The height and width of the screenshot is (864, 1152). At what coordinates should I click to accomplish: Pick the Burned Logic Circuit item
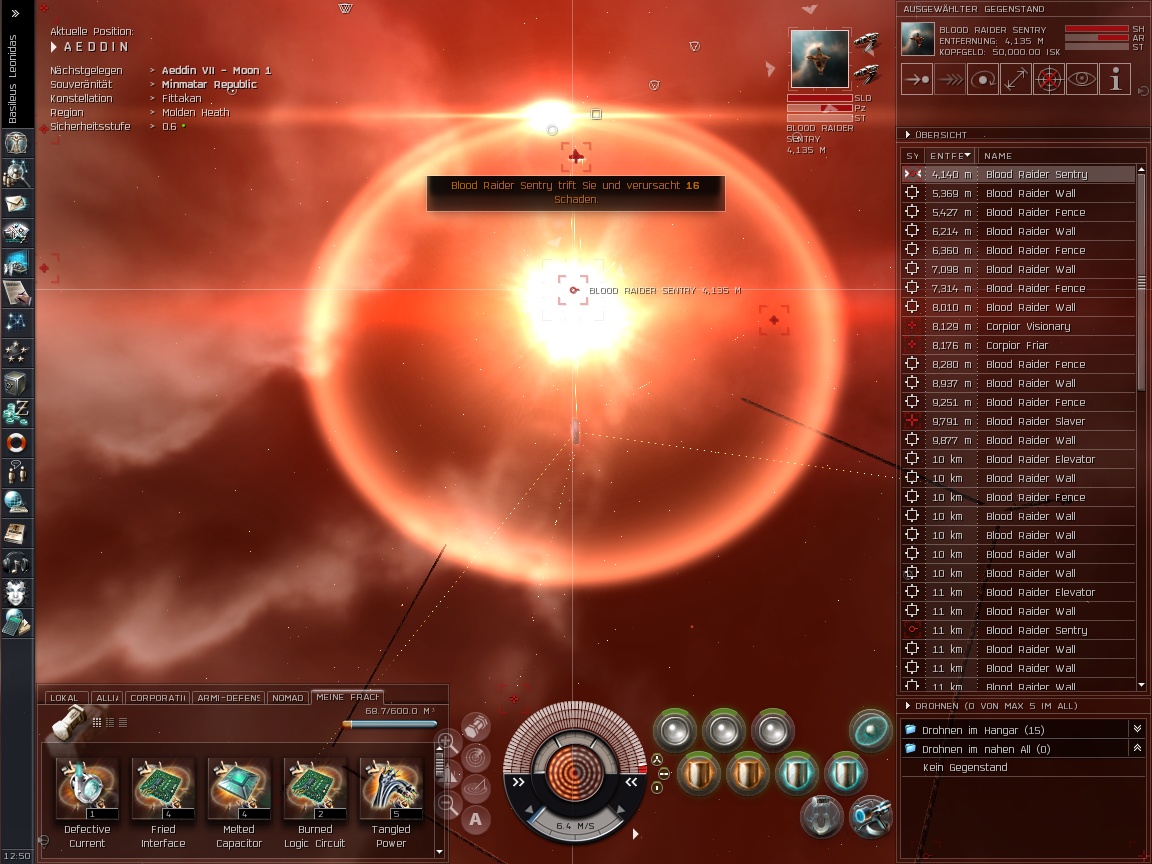pos(315,788)
